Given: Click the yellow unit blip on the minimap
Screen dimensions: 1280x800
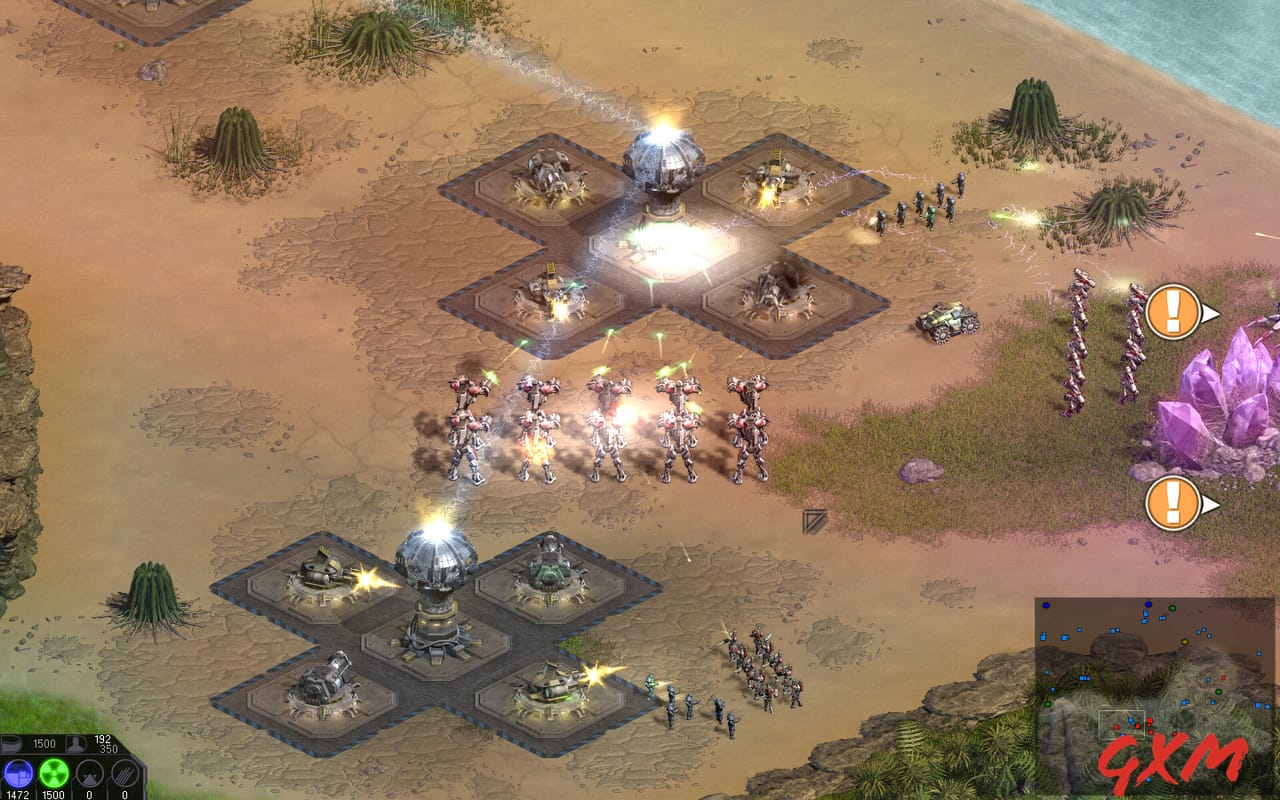Looking at the screenshot, I should (1185, 641).
